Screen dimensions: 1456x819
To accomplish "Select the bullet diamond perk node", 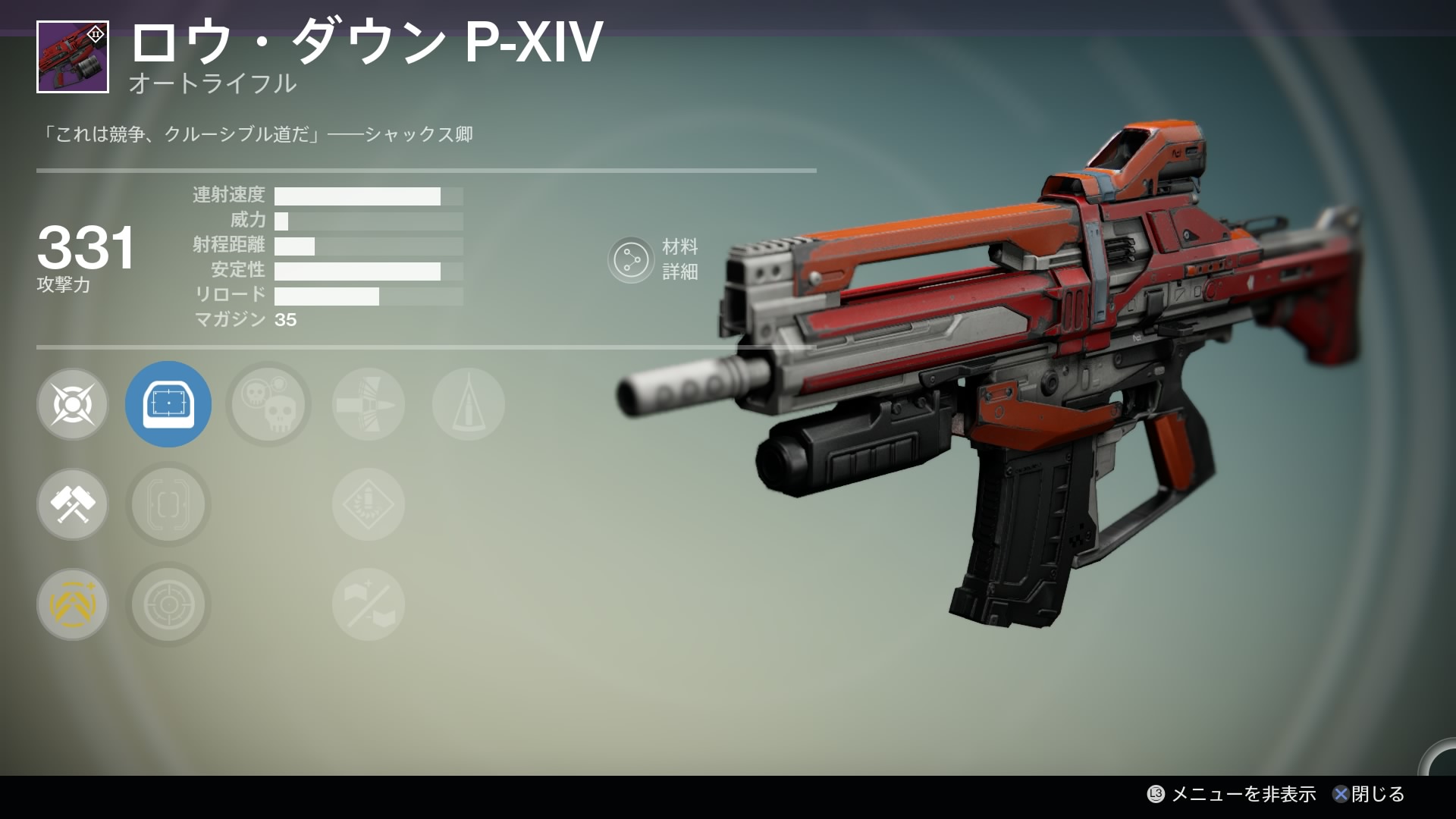I will click(x=369, y=504).
